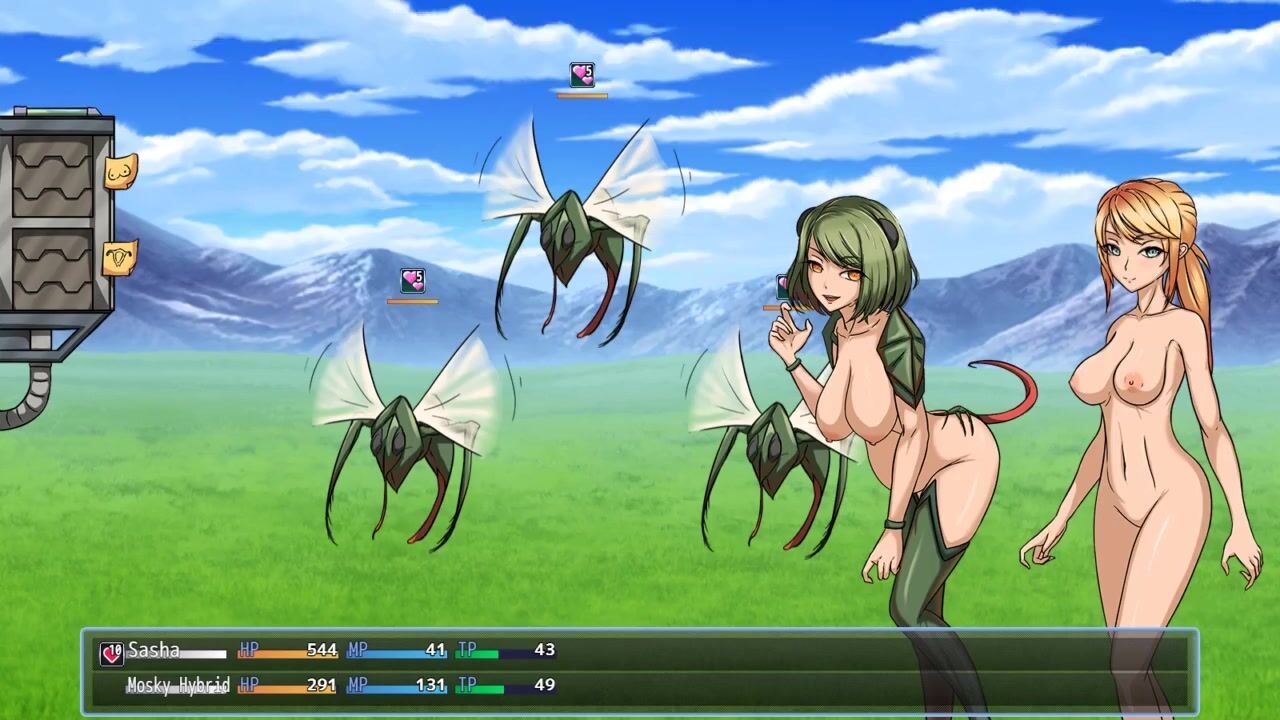This screenshot has width=1280, height=720.
Task: Click the heart state icon beside Sasha
Action: (x=111, y=654)
